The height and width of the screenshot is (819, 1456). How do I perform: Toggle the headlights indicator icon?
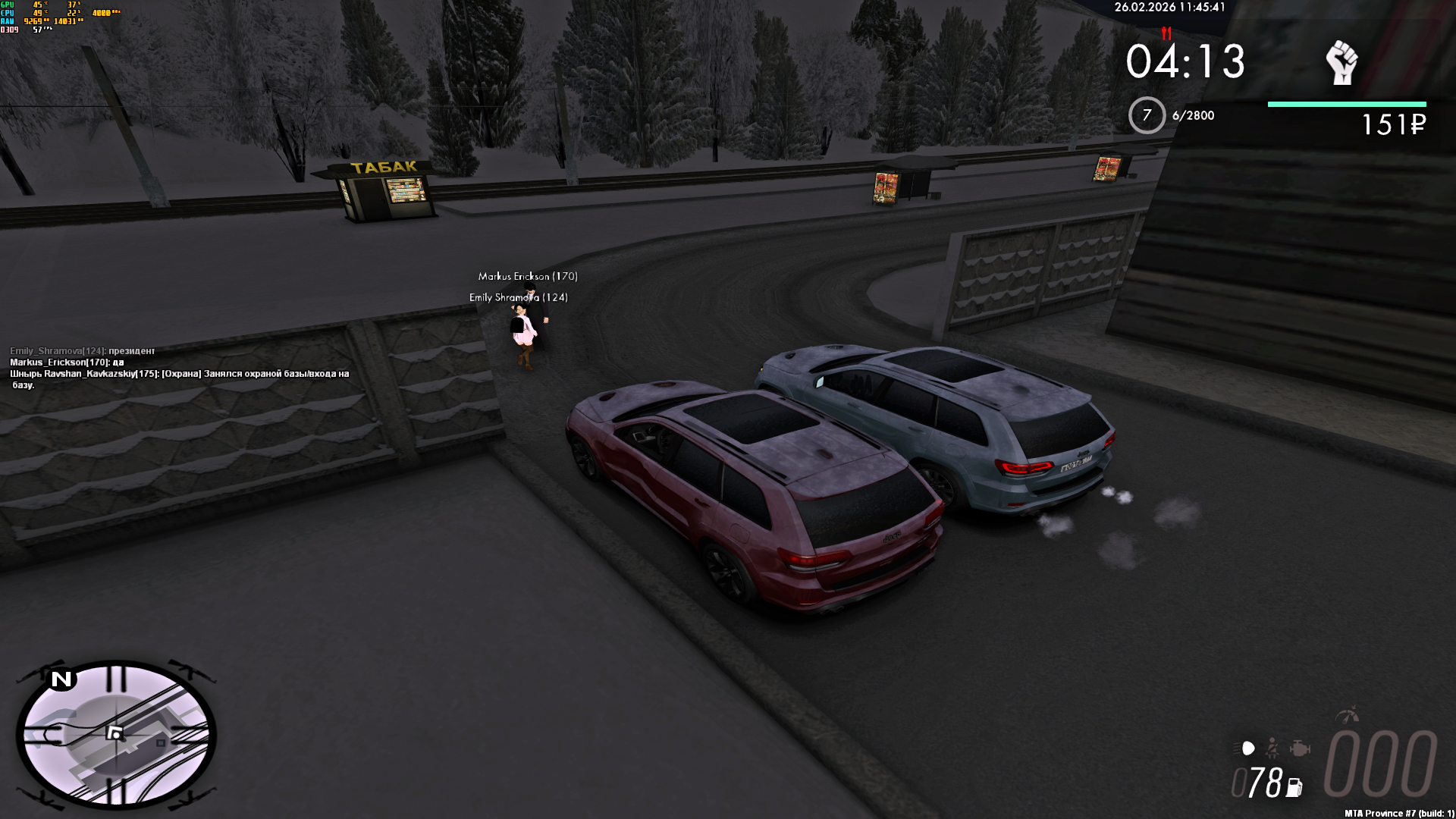(x=1245, y=749)
